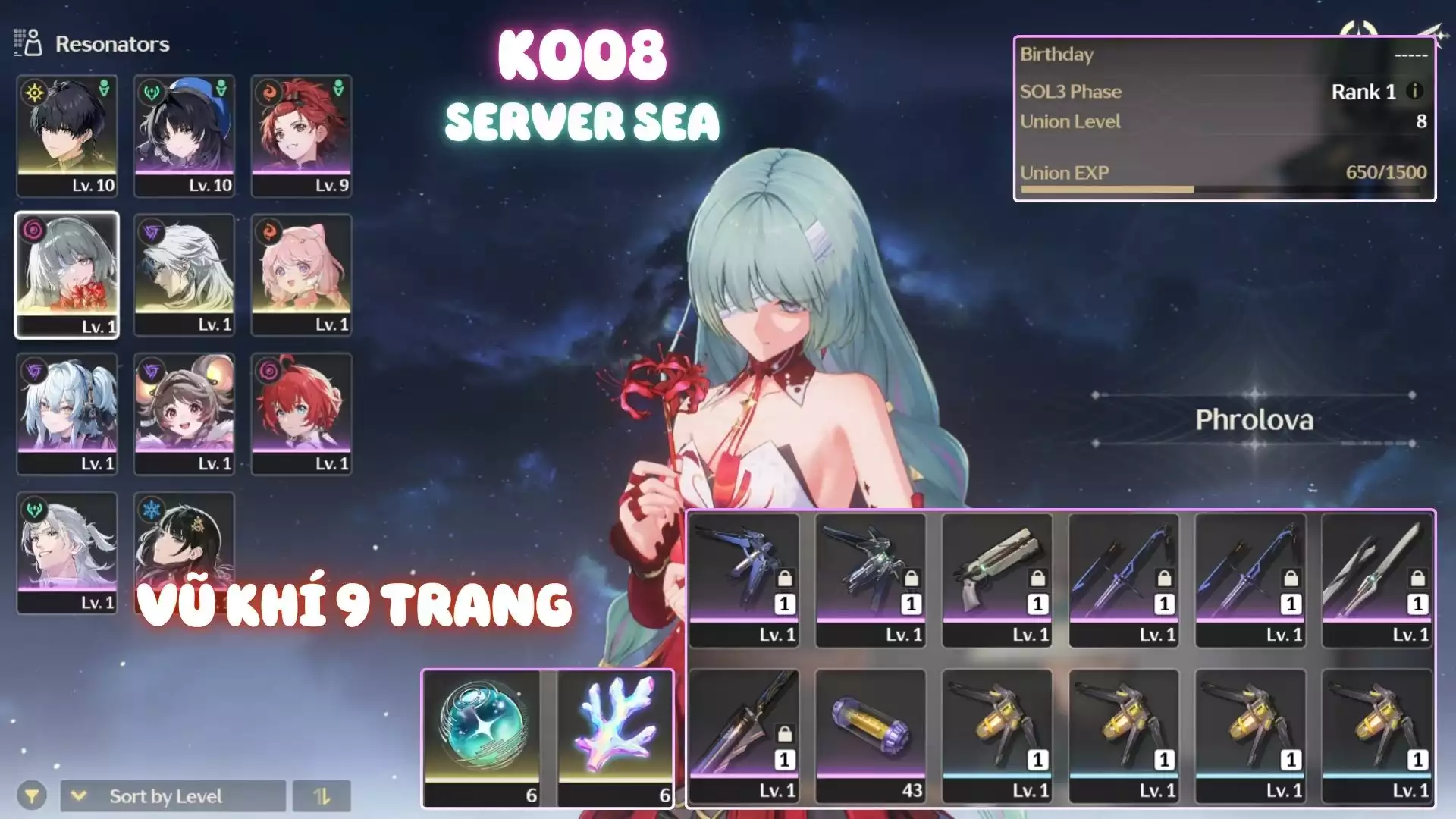The width and height of the screenshot is (1456, 819).
Task: Choose the iridescent coral item slot
Action: 616,737
